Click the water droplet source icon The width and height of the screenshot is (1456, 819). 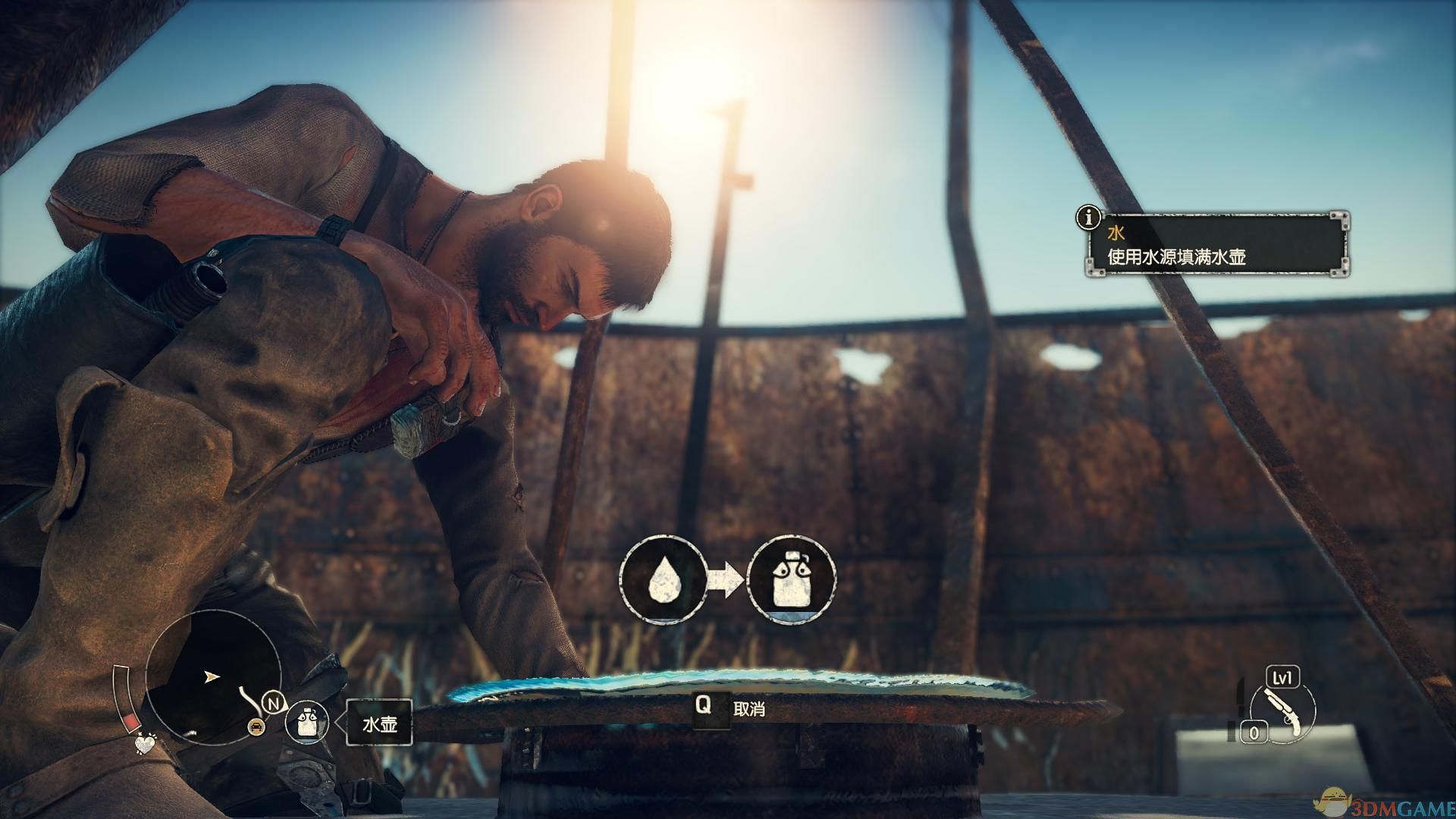click(x=663, y=580)
